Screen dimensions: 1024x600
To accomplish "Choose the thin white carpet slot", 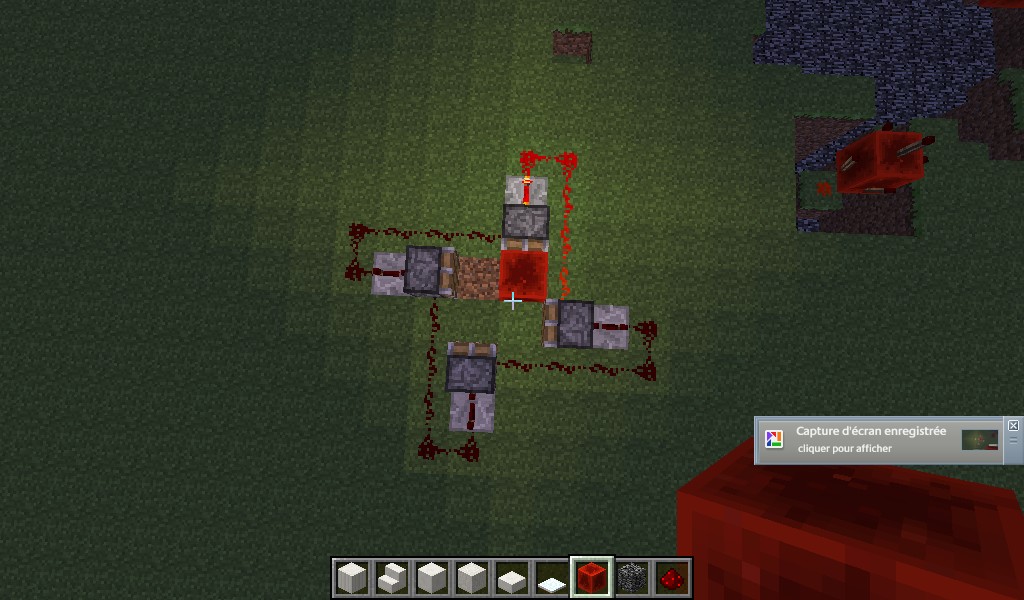I will coord(551,577).
